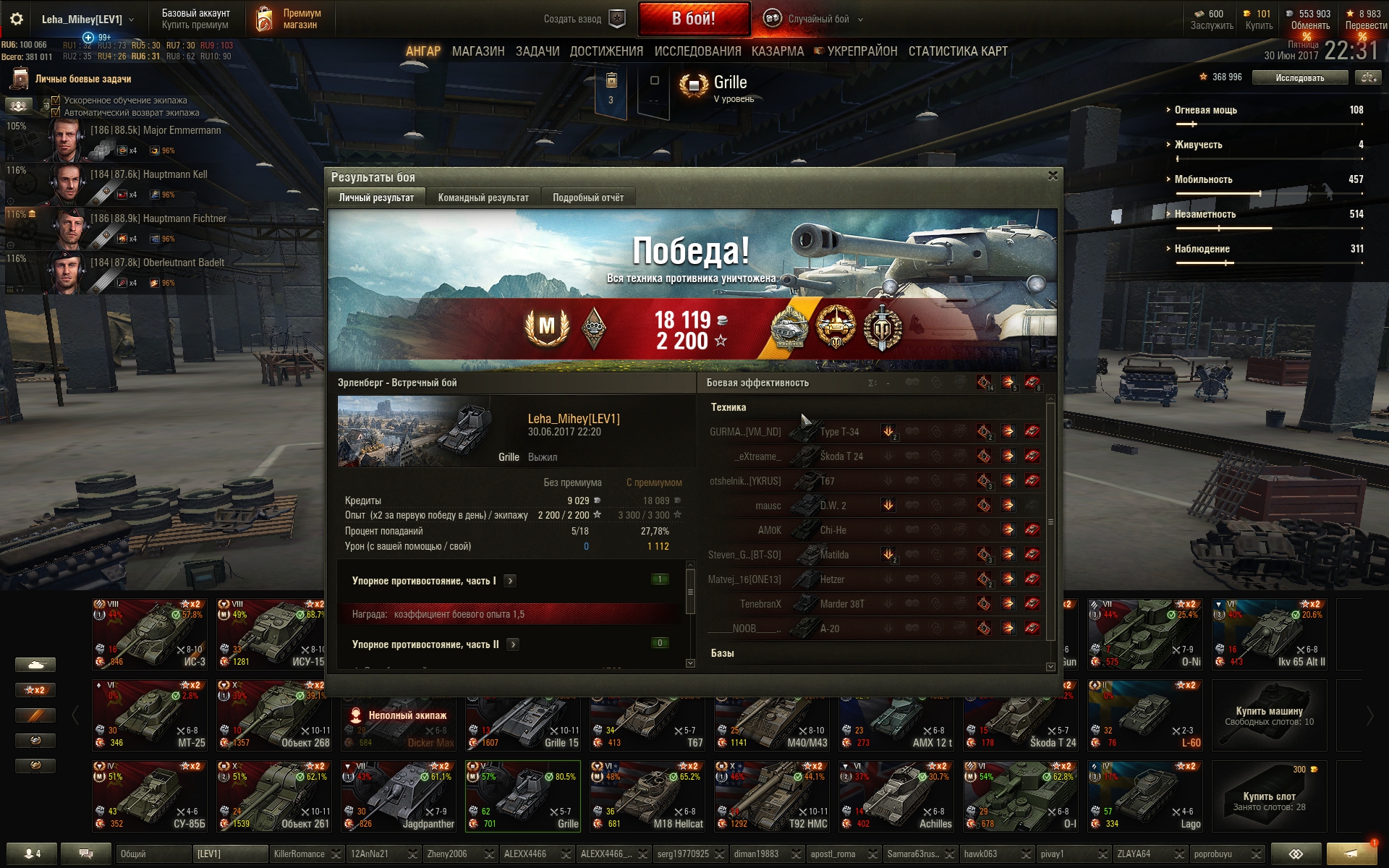Open the Подробный отчёт tab

pyautogui.click(x=587, y=197)
